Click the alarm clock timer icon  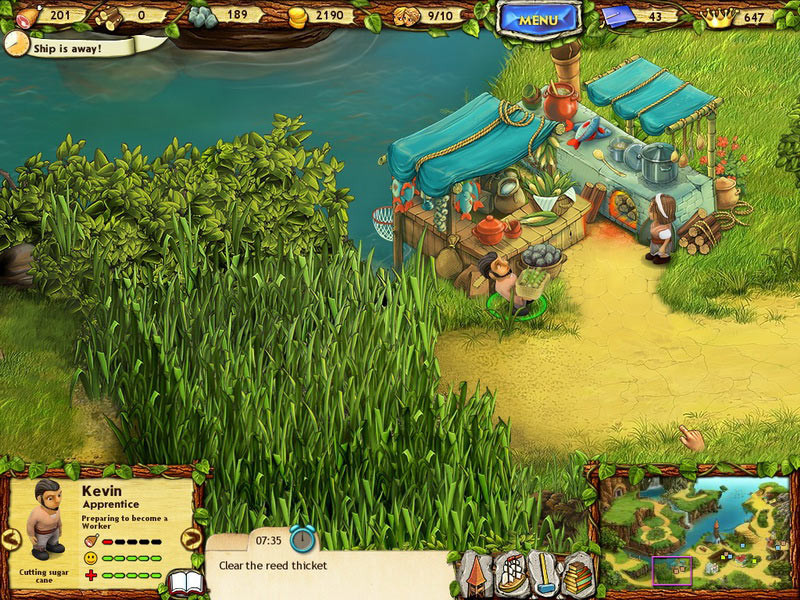(x=303, y=539)
